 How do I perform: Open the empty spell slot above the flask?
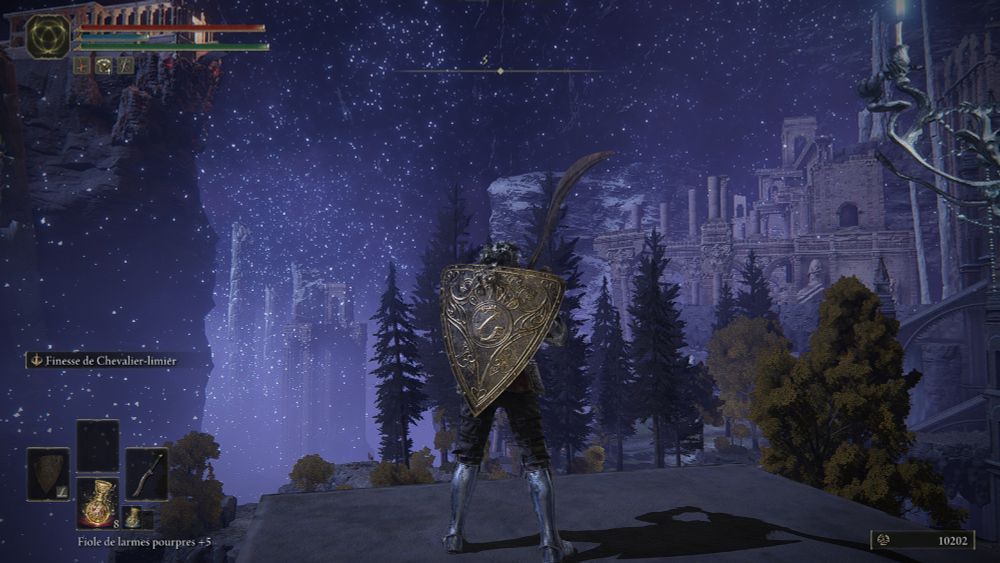click(98, 445)
